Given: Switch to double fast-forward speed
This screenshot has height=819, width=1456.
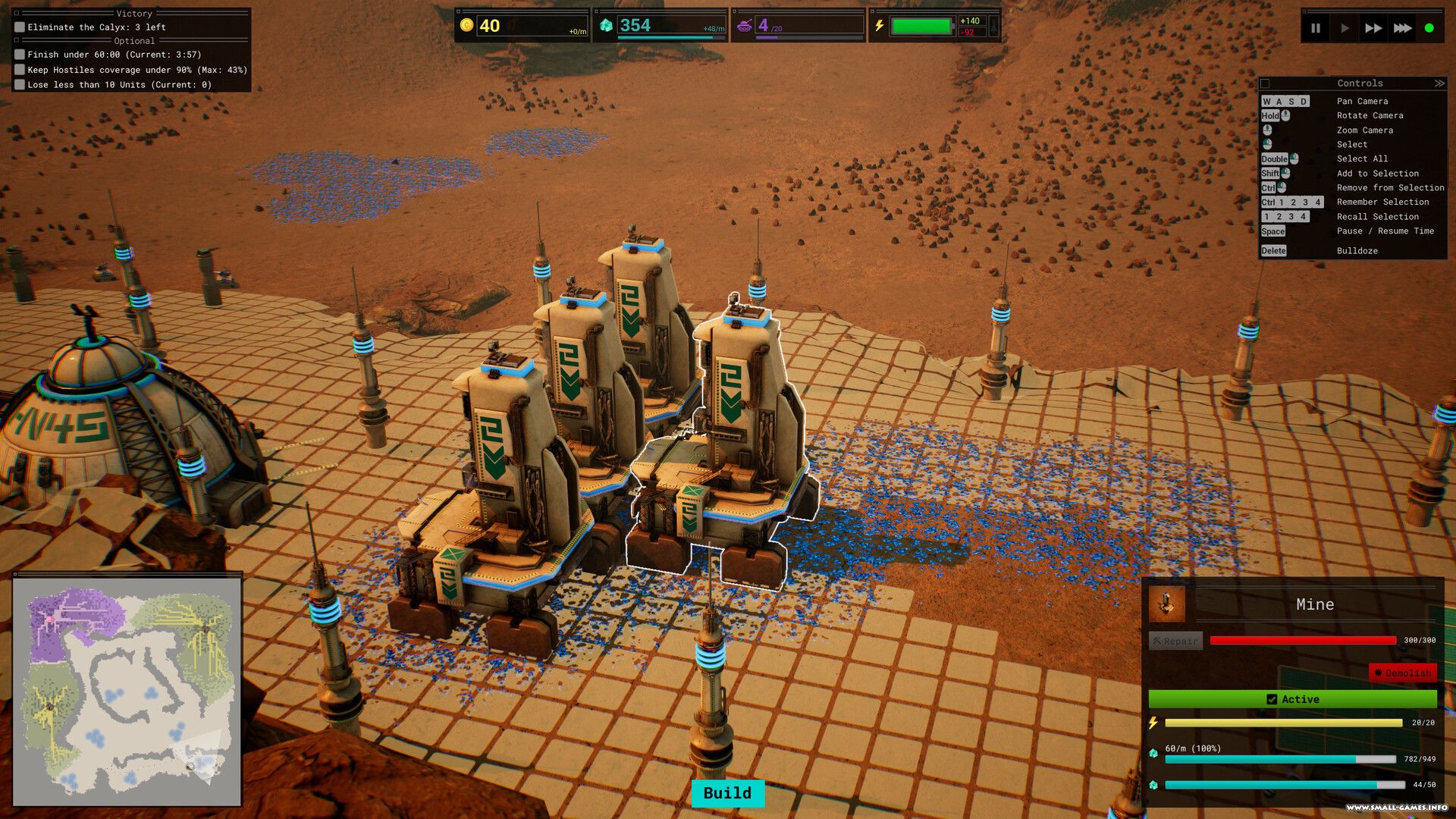Looking at the screenshot, I should (1373, 28).
